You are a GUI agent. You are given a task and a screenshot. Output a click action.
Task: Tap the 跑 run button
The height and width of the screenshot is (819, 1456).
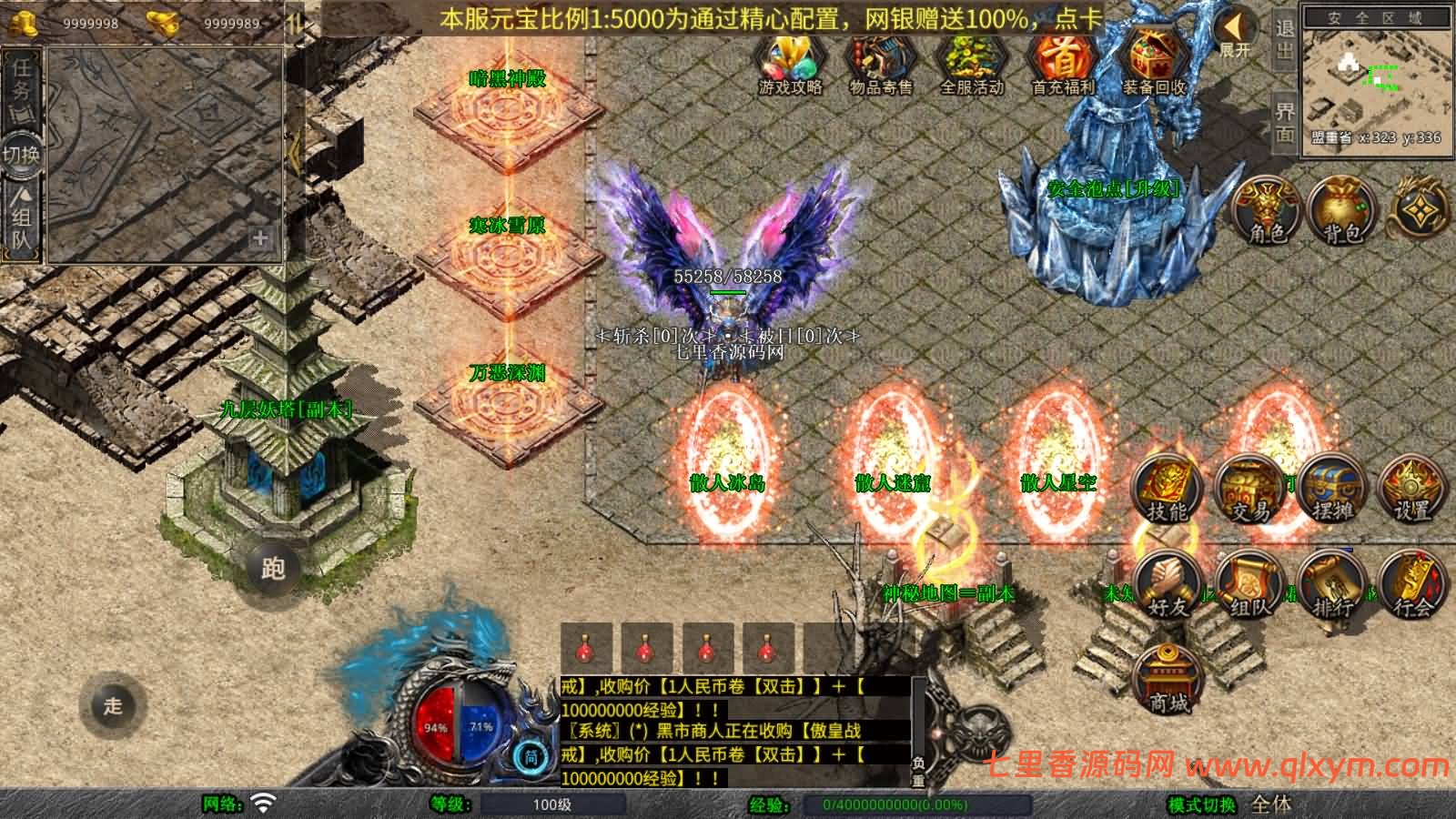(273, 569)
